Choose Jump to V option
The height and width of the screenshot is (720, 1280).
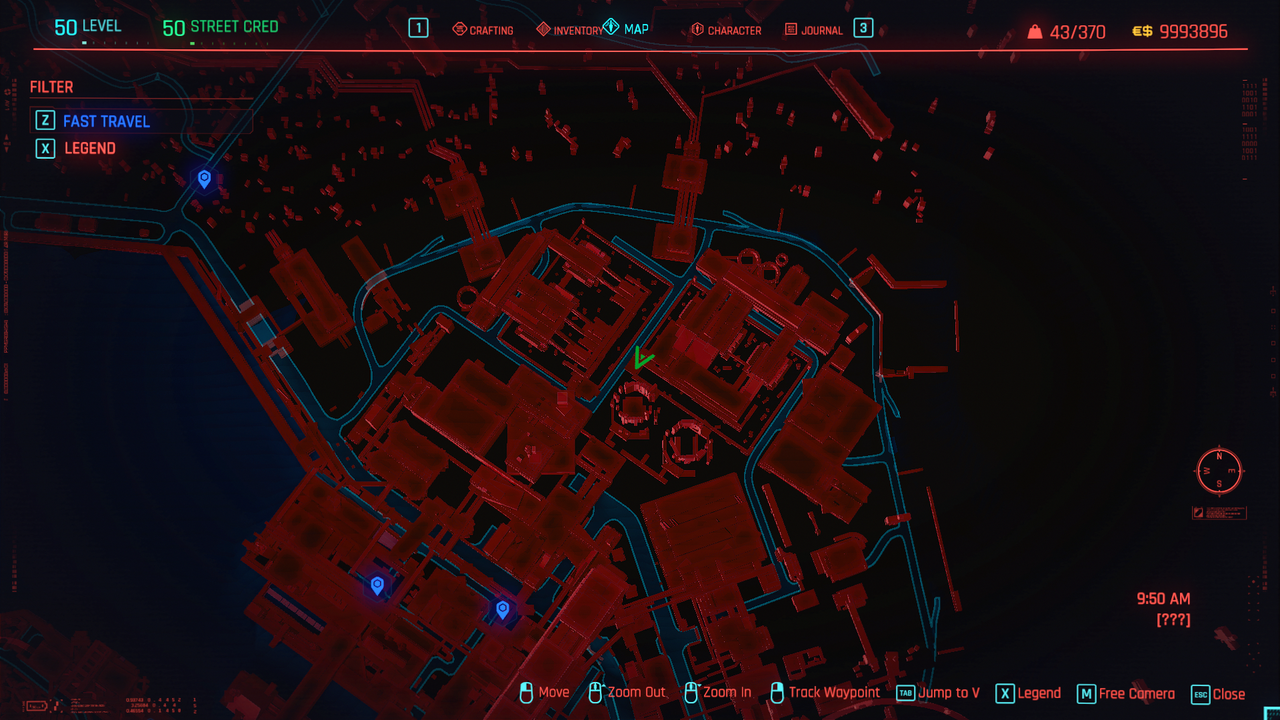(938, 692)
